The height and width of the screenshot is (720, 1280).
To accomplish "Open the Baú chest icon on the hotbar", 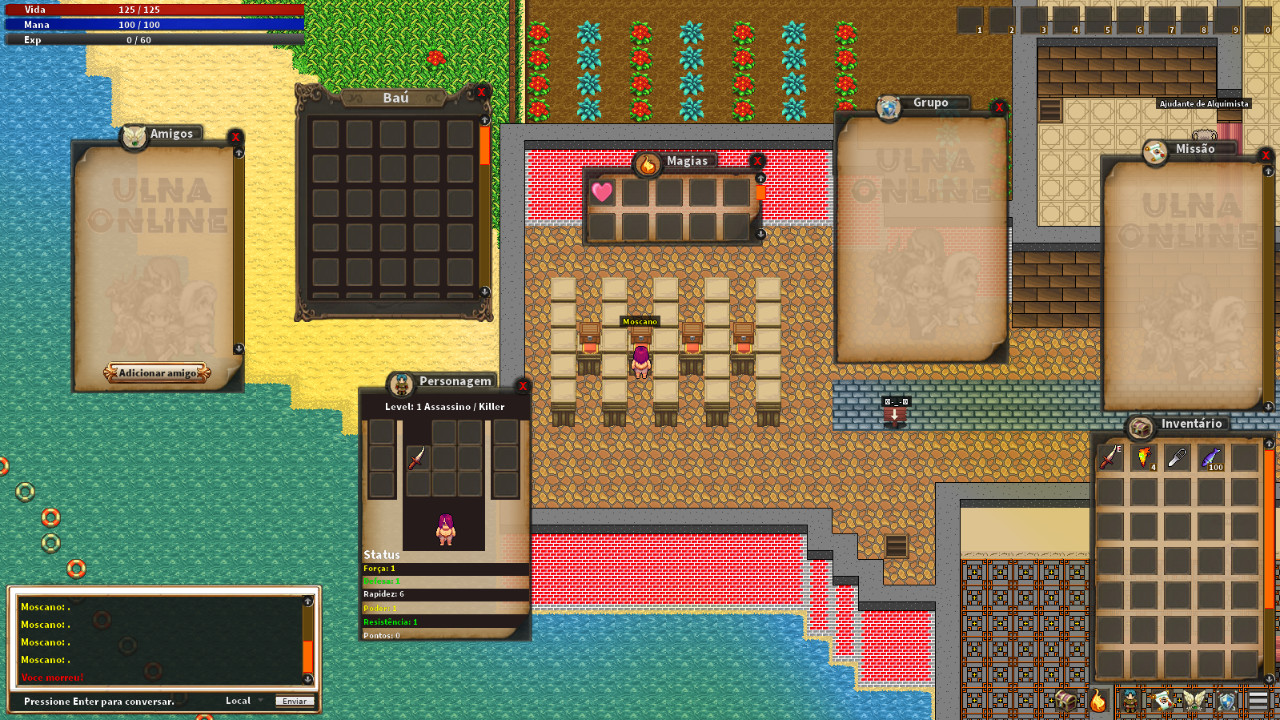I will (1066, 698).
